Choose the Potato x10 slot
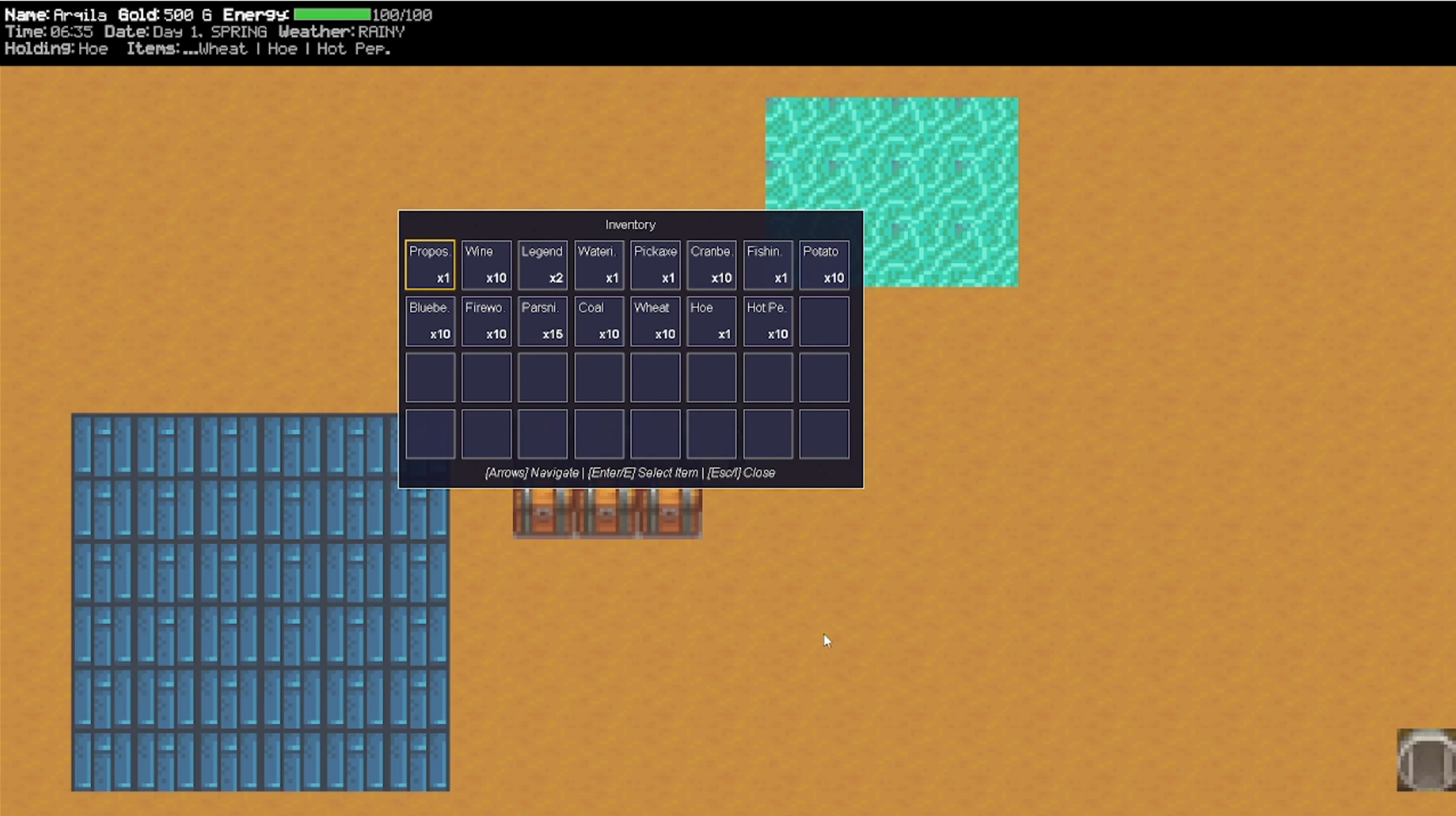Screen dimensions: 1456x816 coord(824,265)
